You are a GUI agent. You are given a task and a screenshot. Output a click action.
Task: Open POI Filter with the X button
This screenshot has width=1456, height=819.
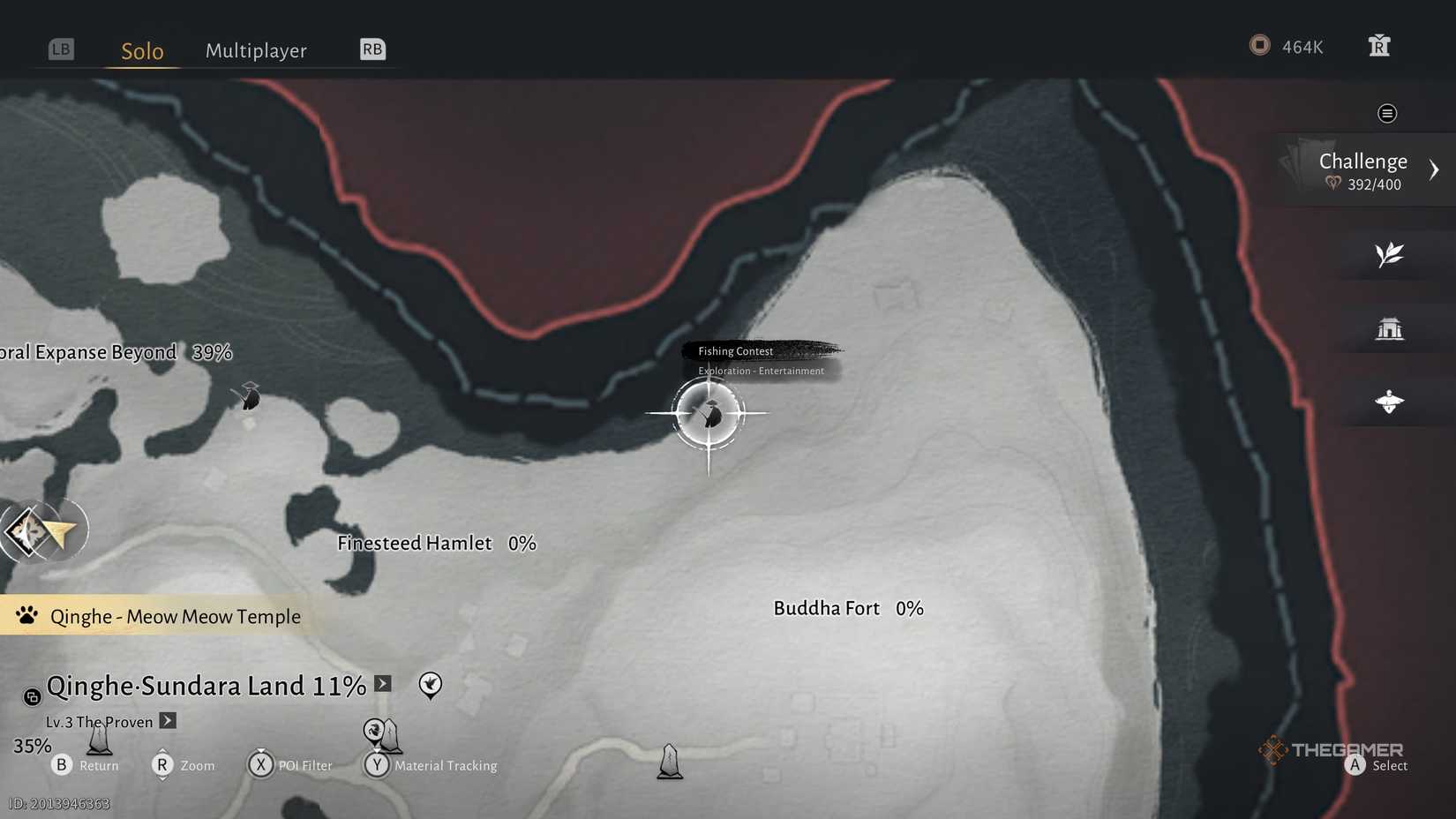(x=261, y=765)
